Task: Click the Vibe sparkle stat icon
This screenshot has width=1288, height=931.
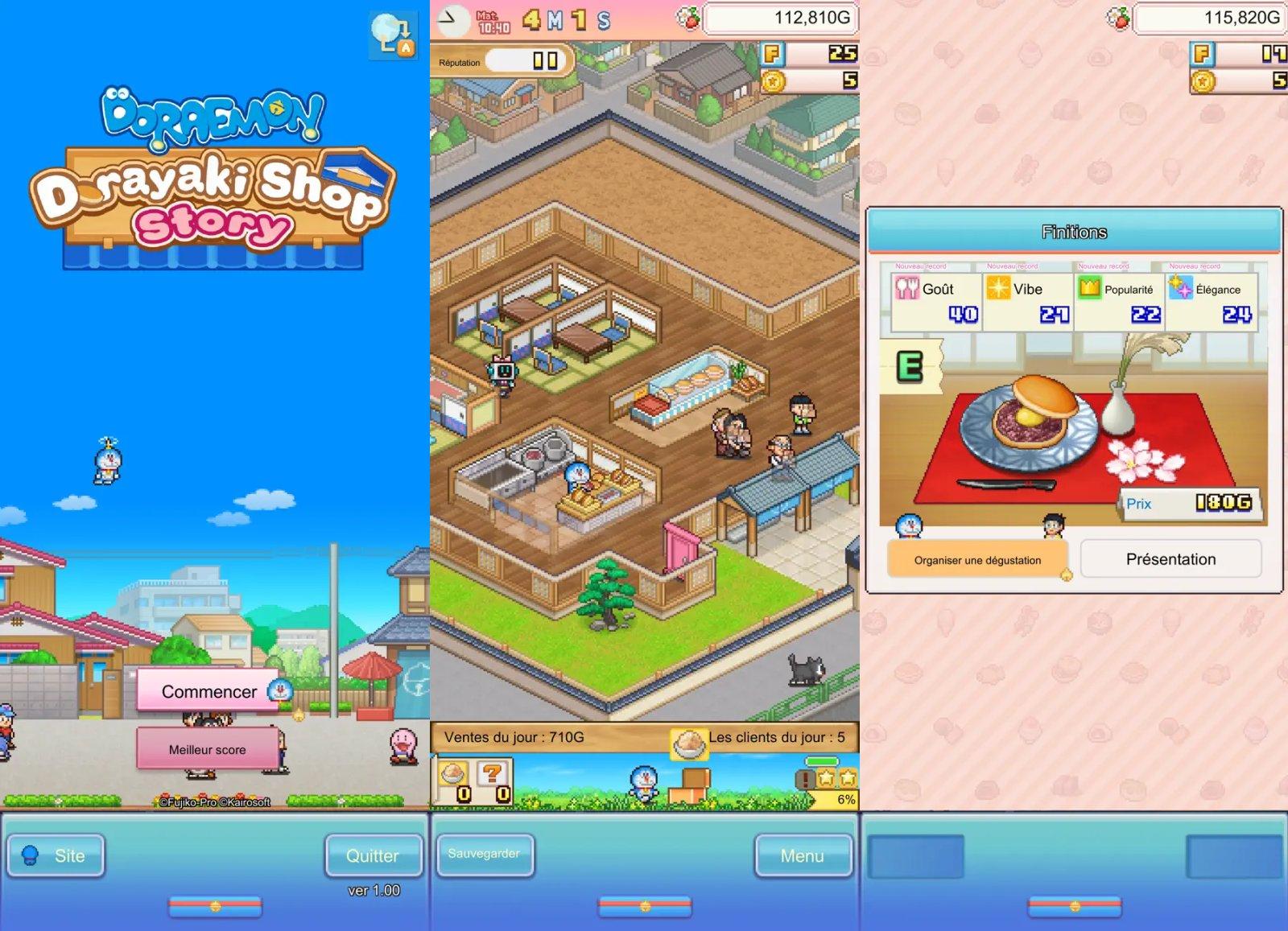Action: 998,288
